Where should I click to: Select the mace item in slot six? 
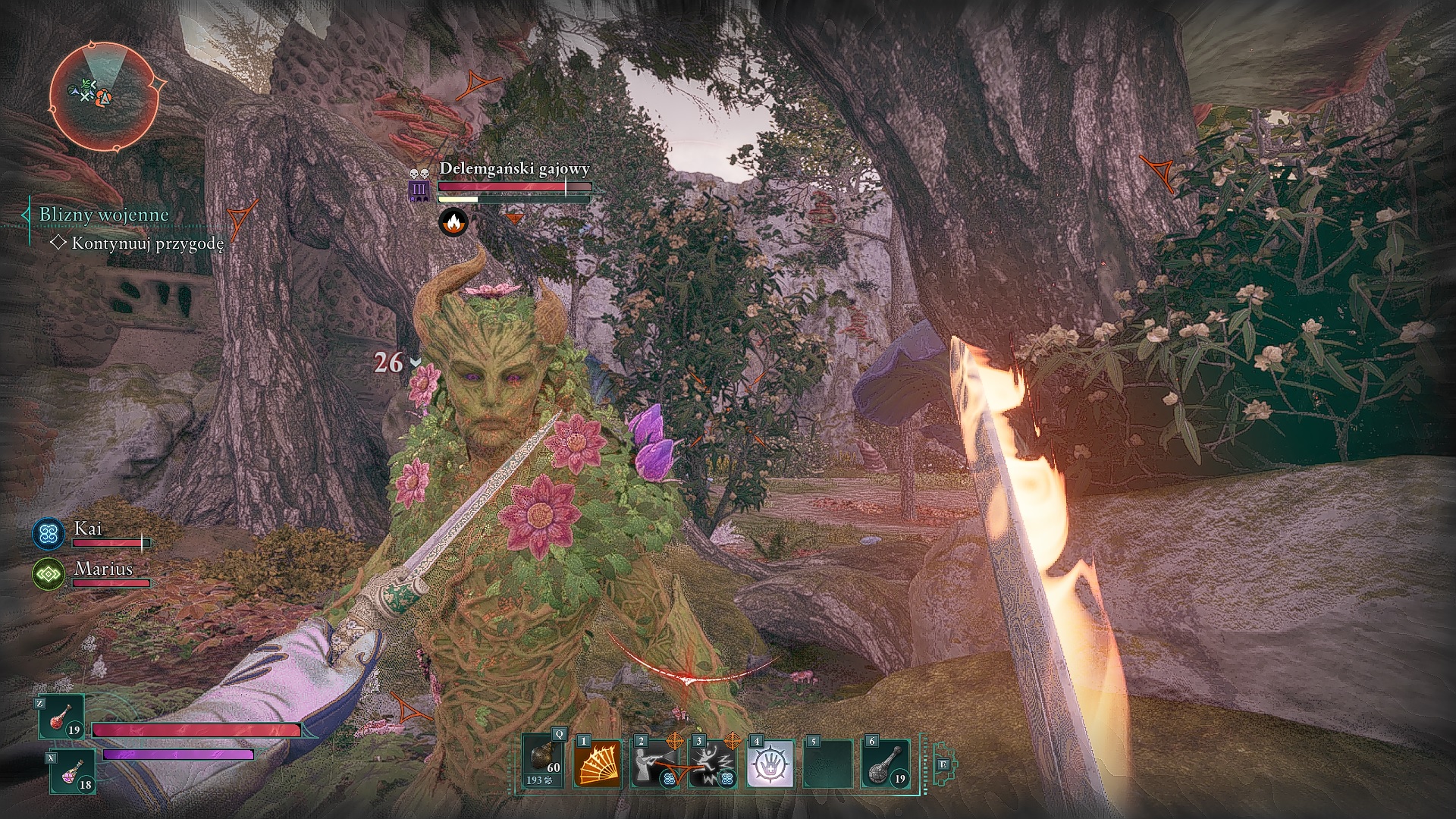click(x=885, y=764)
